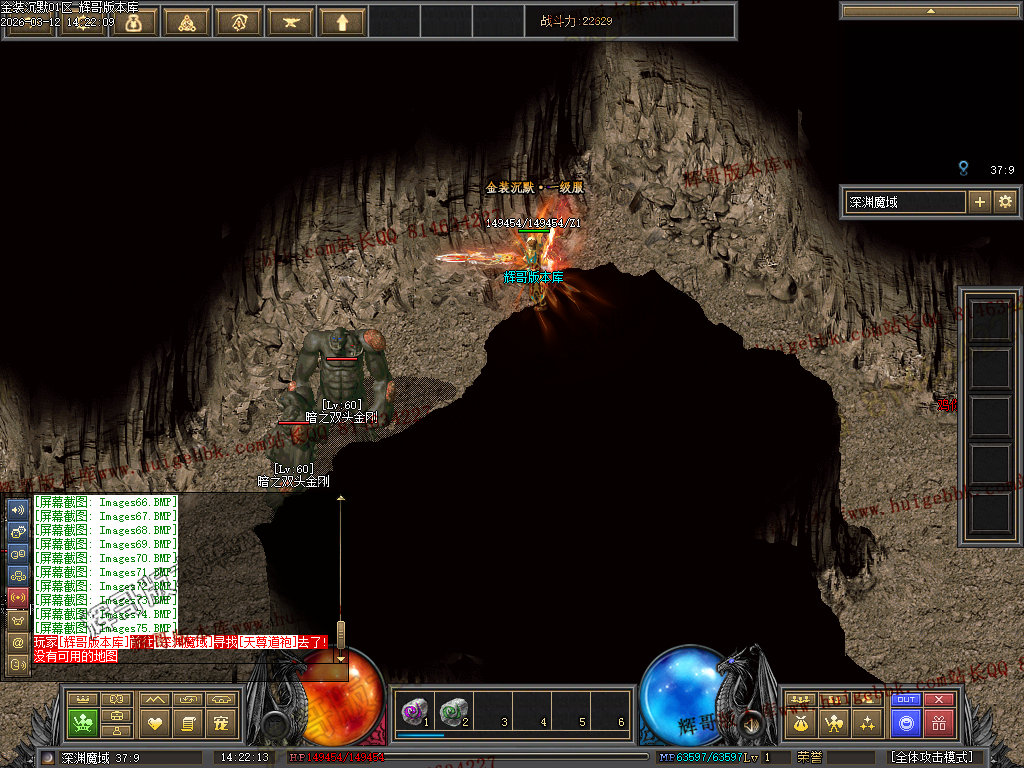The width and height of the screenshot is (1024, 768).
Task: Open the scroll quest log button
Action: [188, 722]
